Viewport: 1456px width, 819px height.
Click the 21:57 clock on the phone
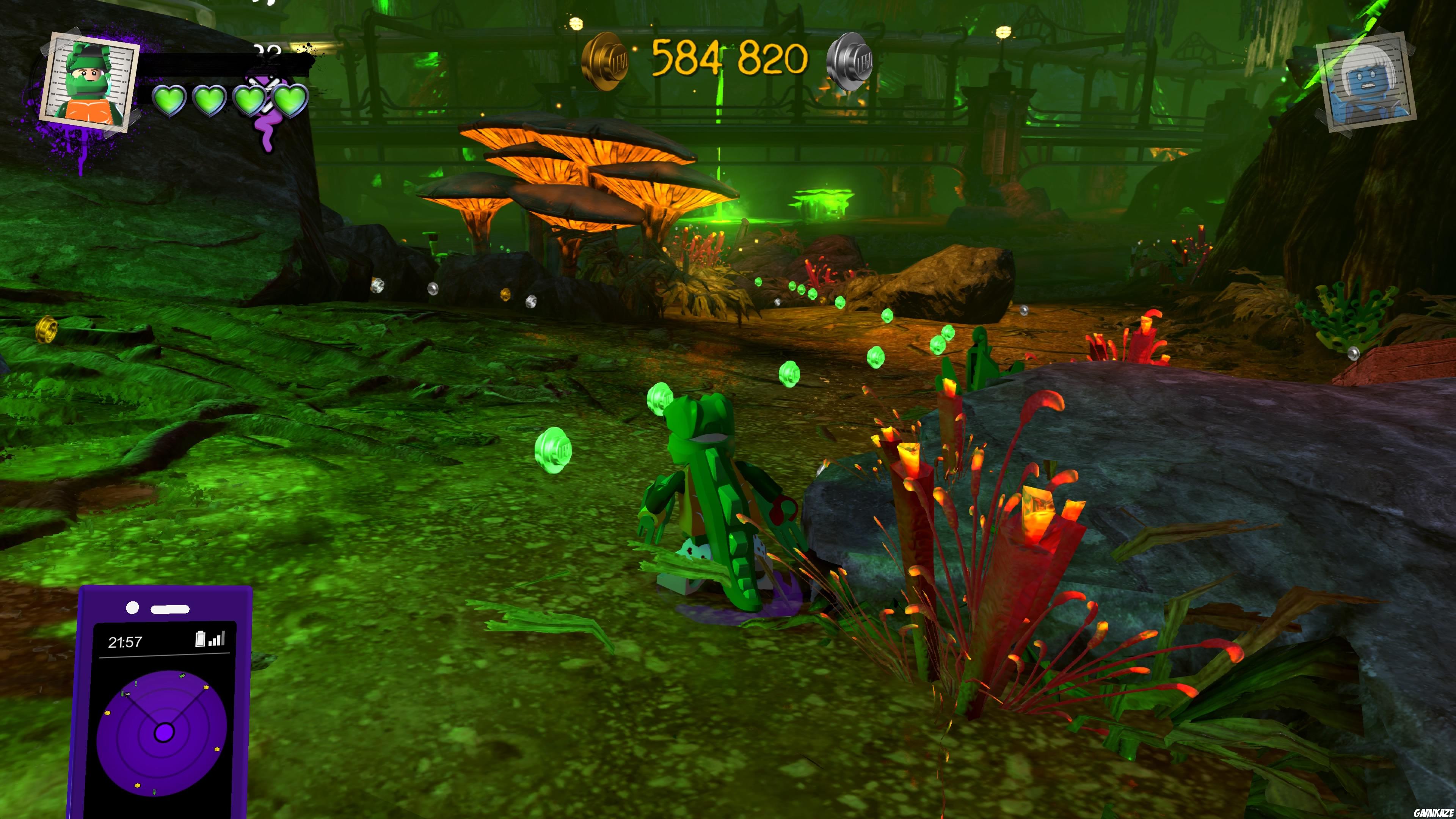126,642
